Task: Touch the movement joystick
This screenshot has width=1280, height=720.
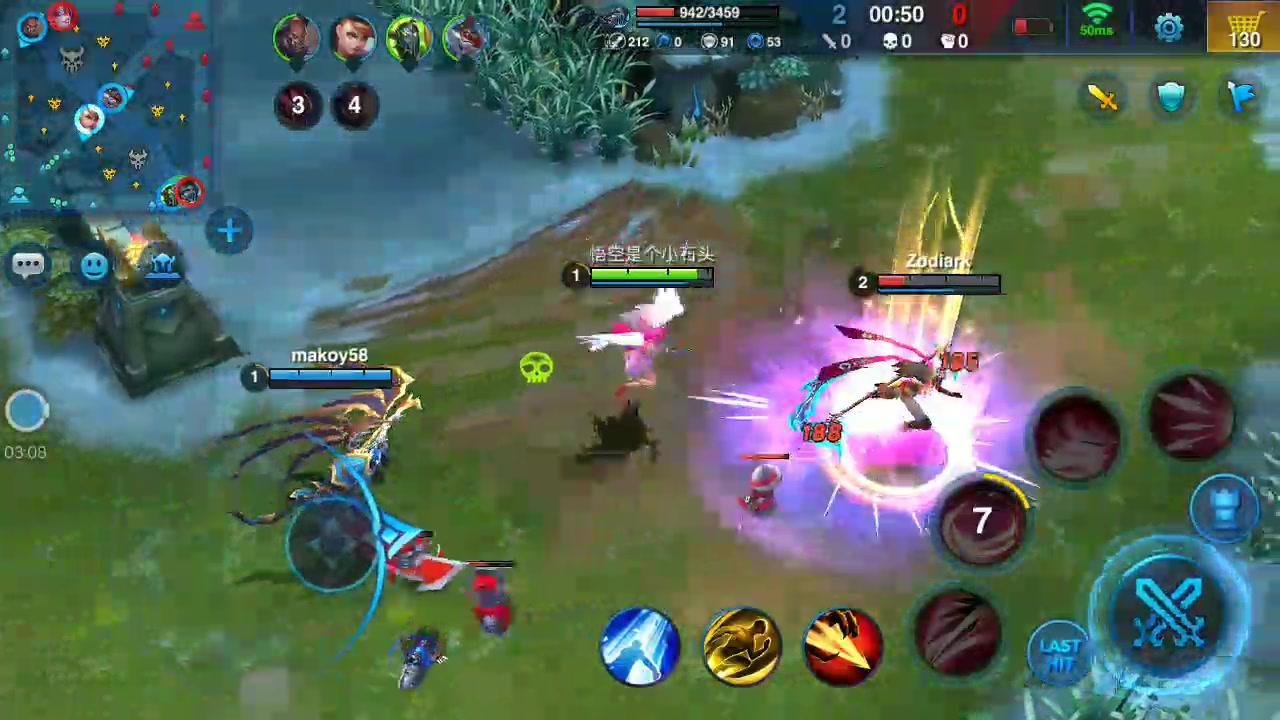Action: pos(333,540)
